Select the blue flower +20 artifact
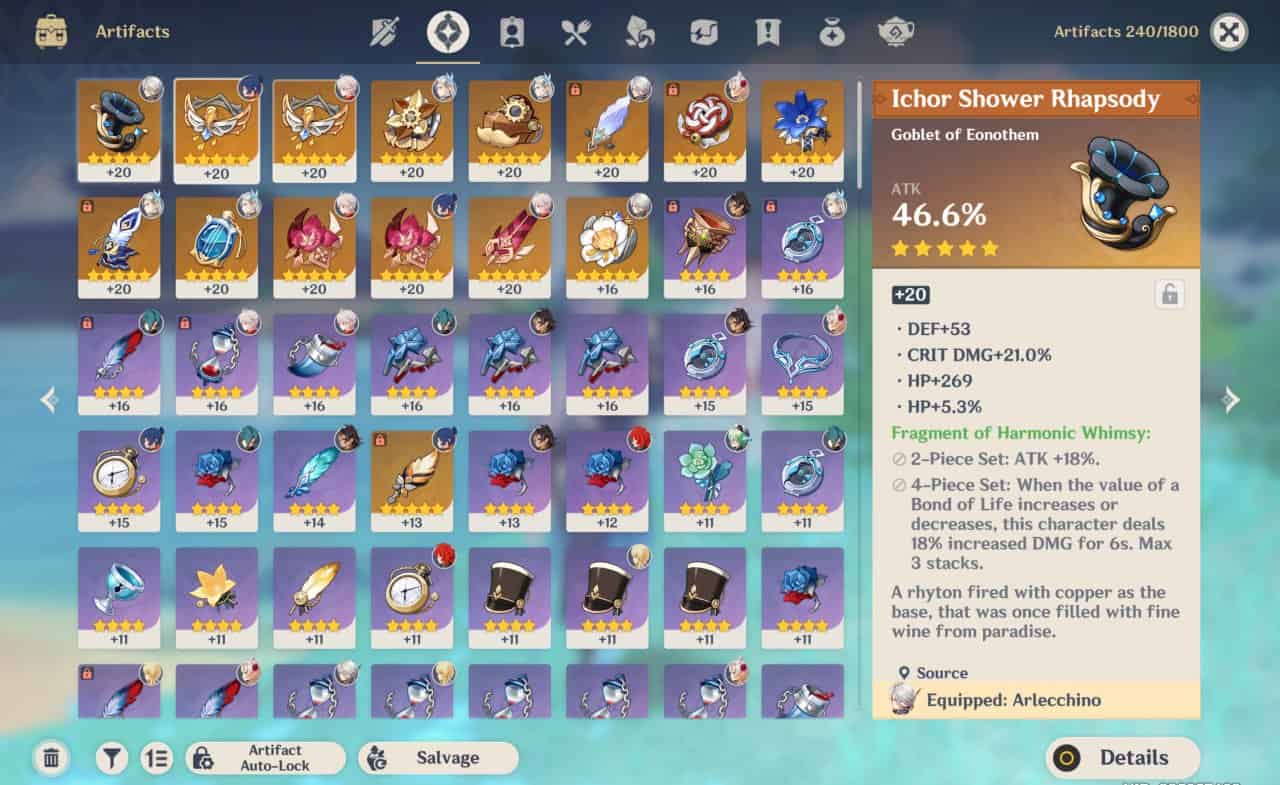Image resolution: width=1280 pixels, height=785 pixels. point(802,130)
